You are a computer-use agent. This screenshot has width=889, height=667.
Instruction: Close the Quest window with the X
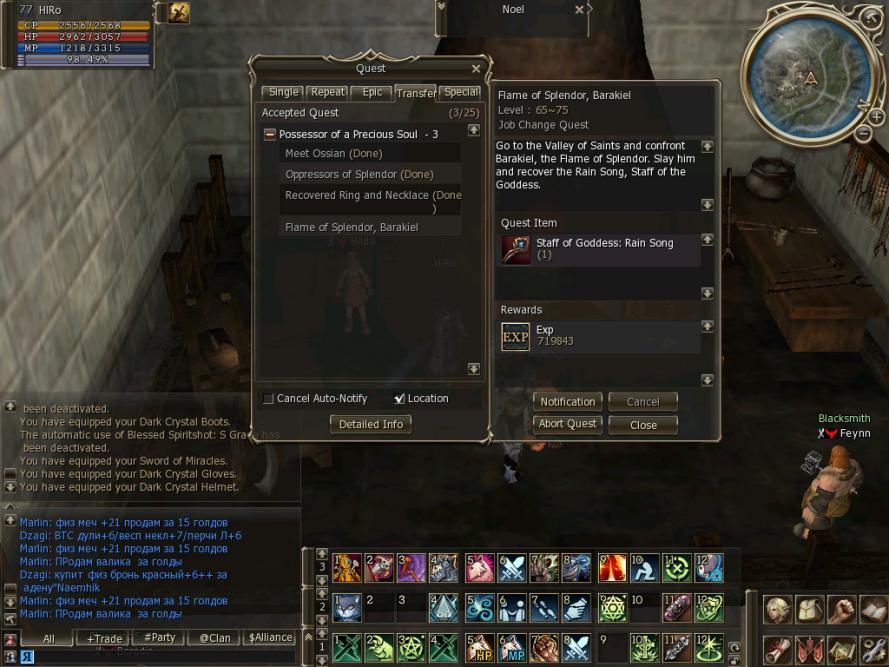[476, 69]
